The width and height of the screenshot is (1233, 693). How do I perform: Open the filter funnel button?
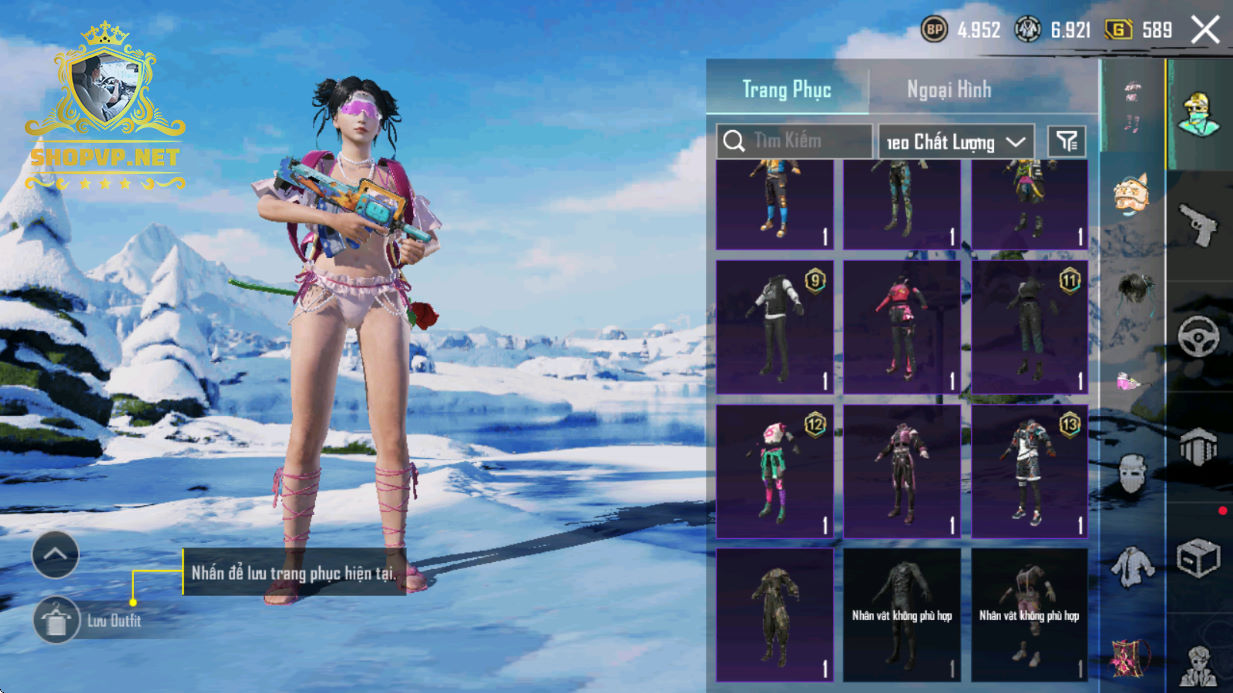click(1067, 142)
